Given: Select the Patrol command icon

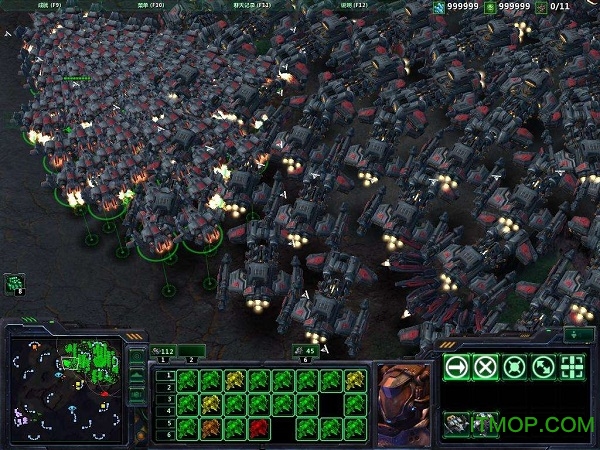Looking at the screenshot, I should point(544,366).
